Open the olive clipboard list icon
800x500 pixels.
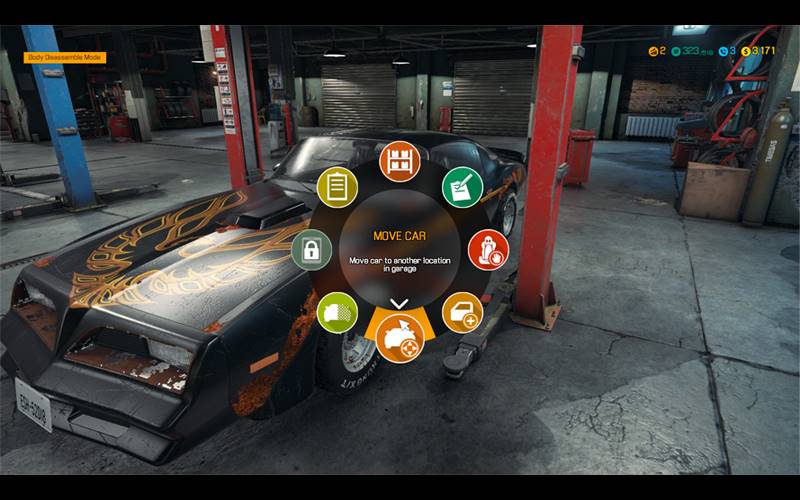(337, 186)
